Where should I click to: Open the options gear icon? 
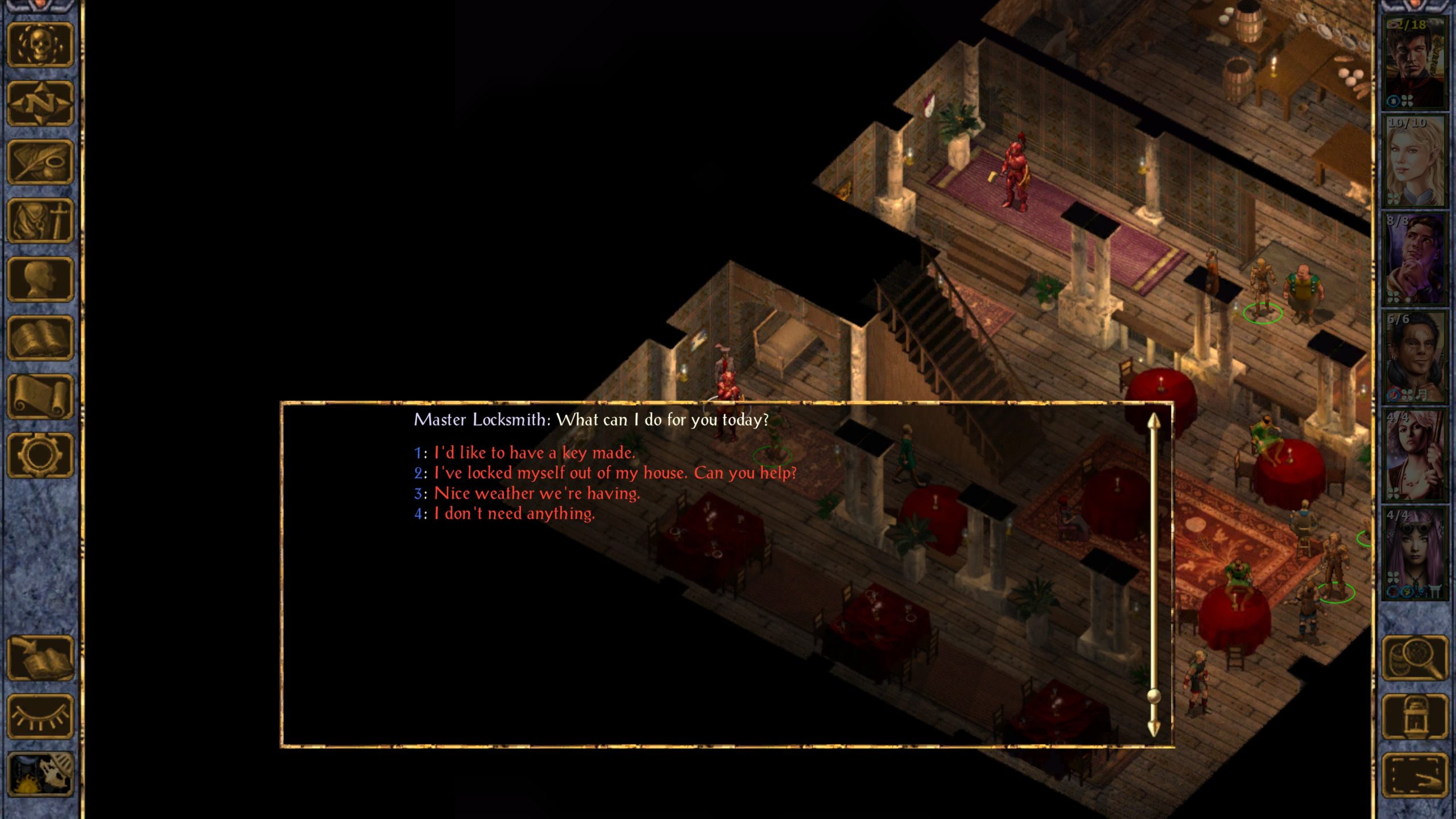coord(40,456)
